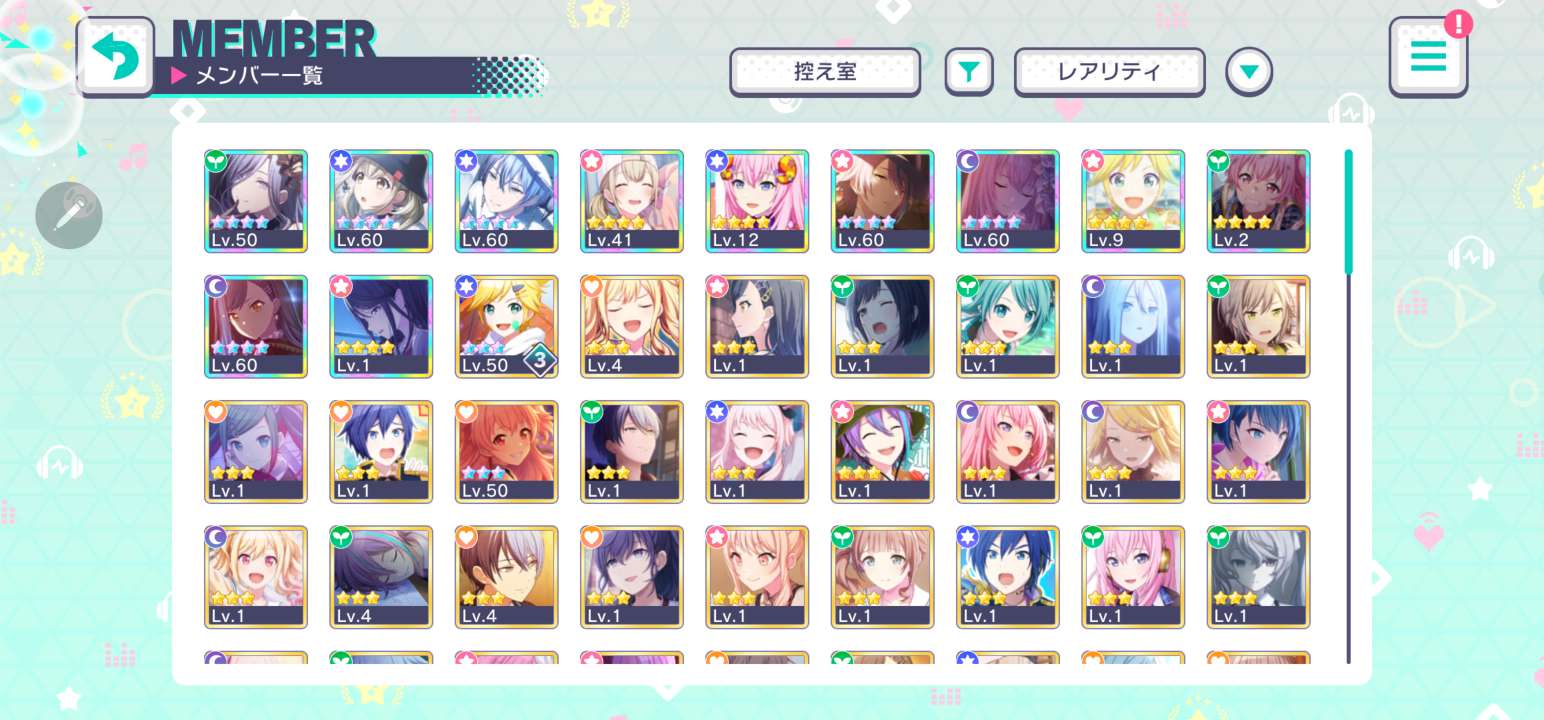This screenshot has width=1544, height=720.
Task: Select the Lv.12 pink-haired member card
Action: 757,201
